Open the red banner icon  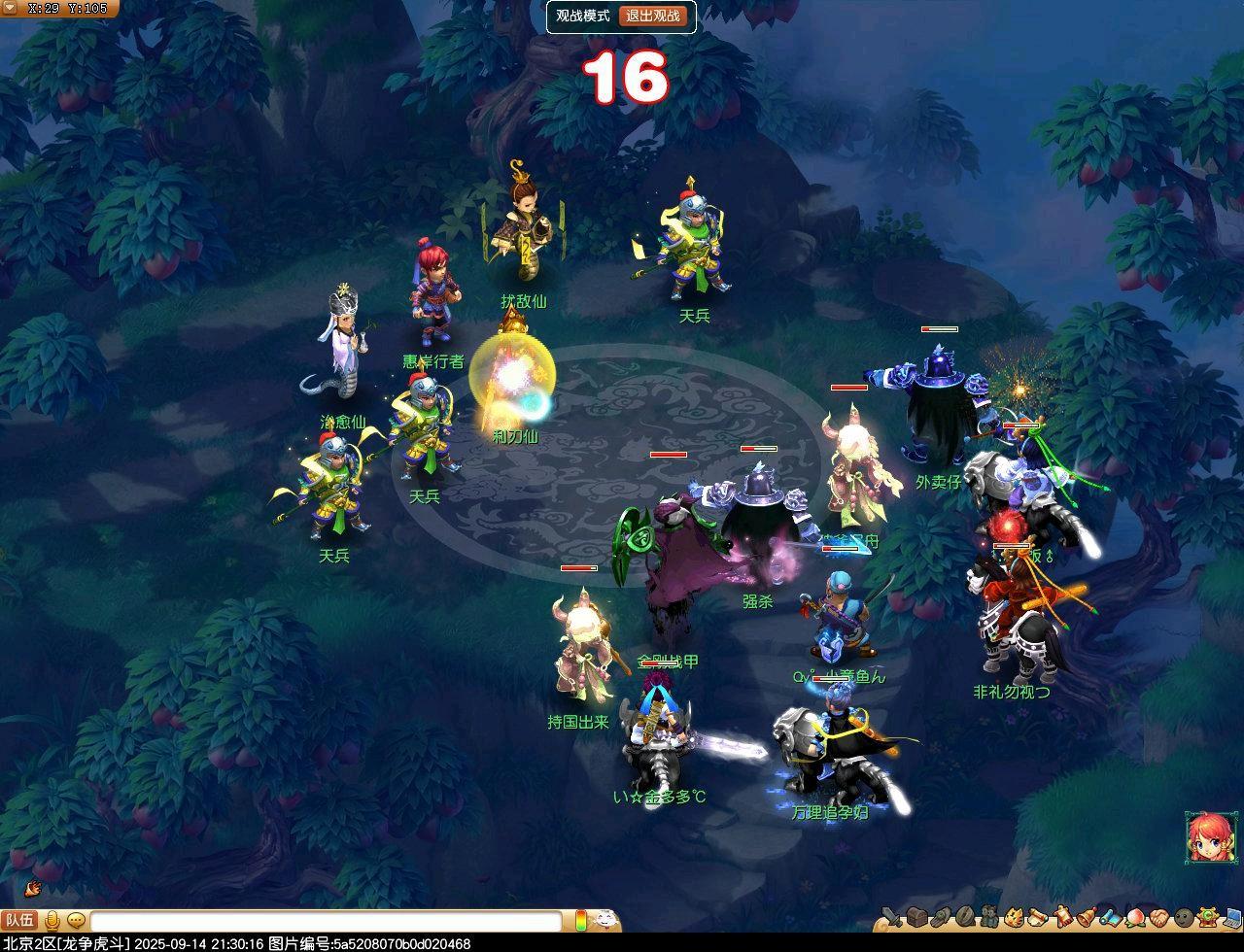click(x=1062, y=917)
